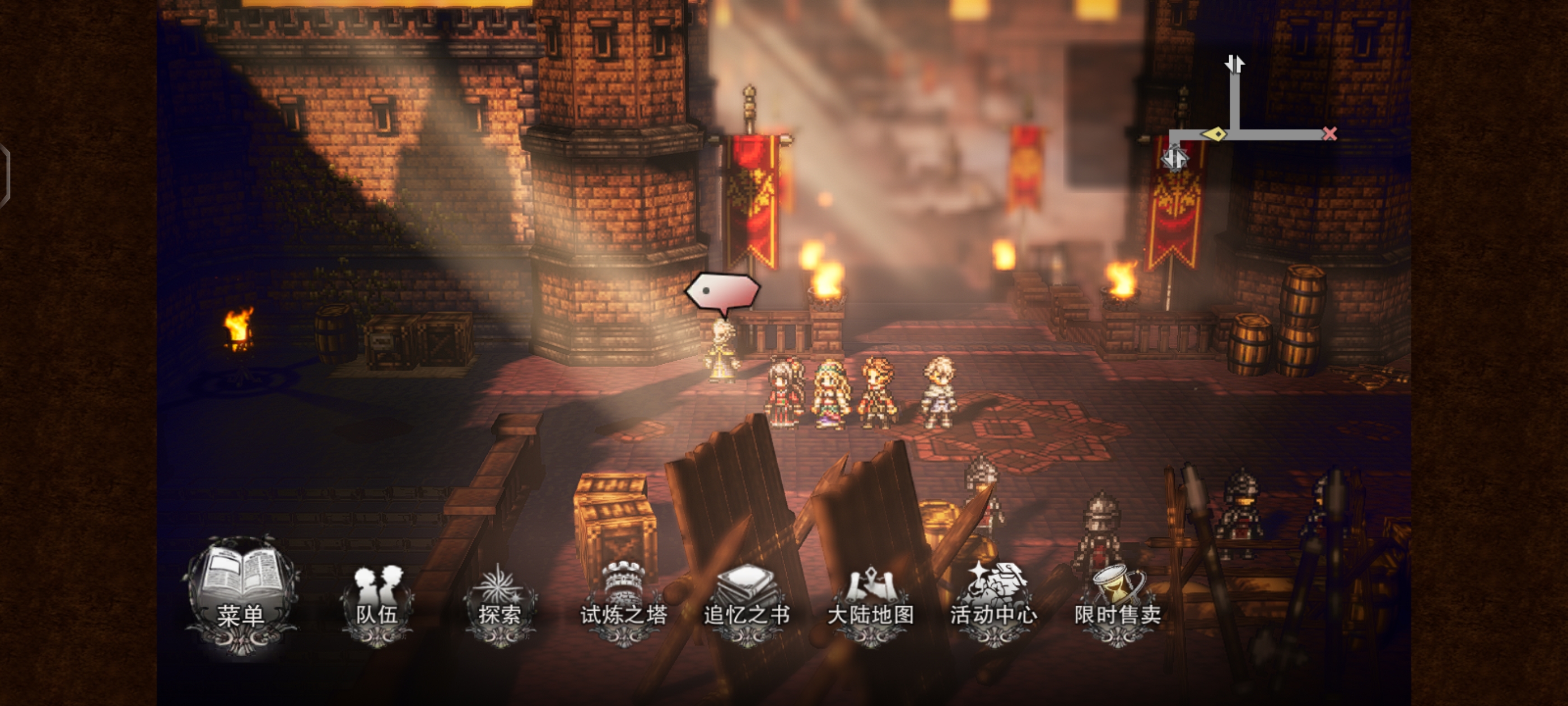This screenshot has width=1568, height=706.
Task: Tap the speech bubble above the NPC
Action: pyautogui.click(x=722, y=292)
